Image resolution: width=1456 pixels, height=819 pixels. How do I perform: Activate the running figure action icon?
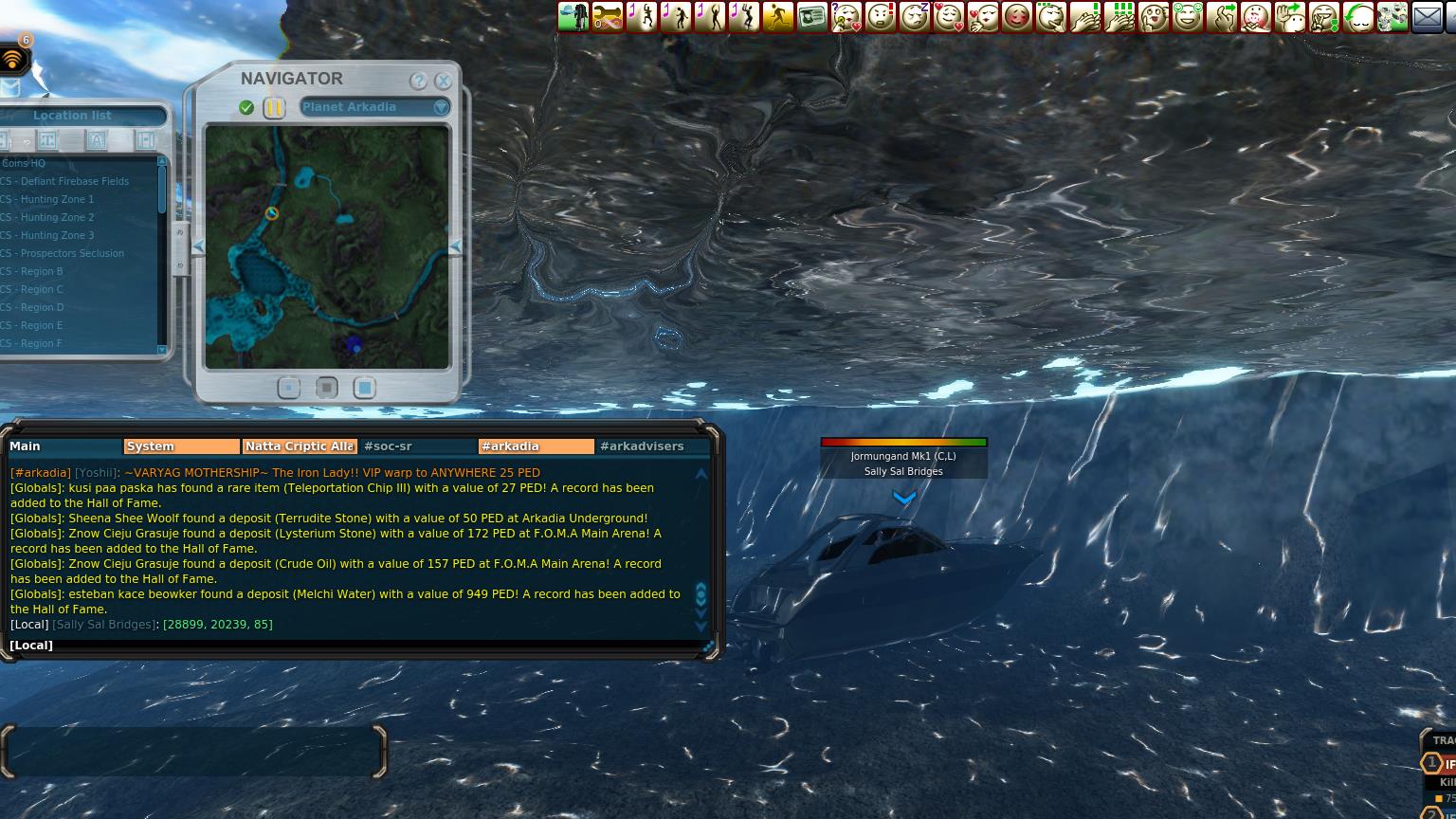(777, 16)
